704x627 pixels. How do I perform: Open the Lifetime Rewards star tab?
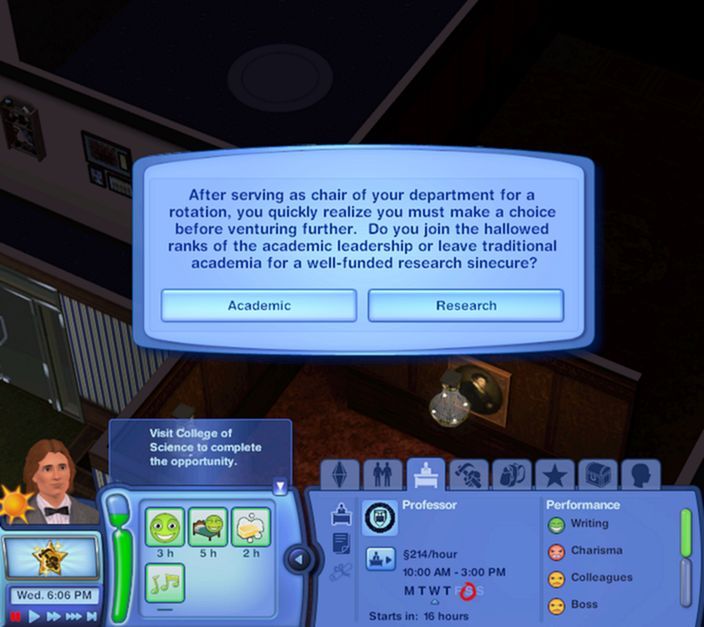pos(555,474)
